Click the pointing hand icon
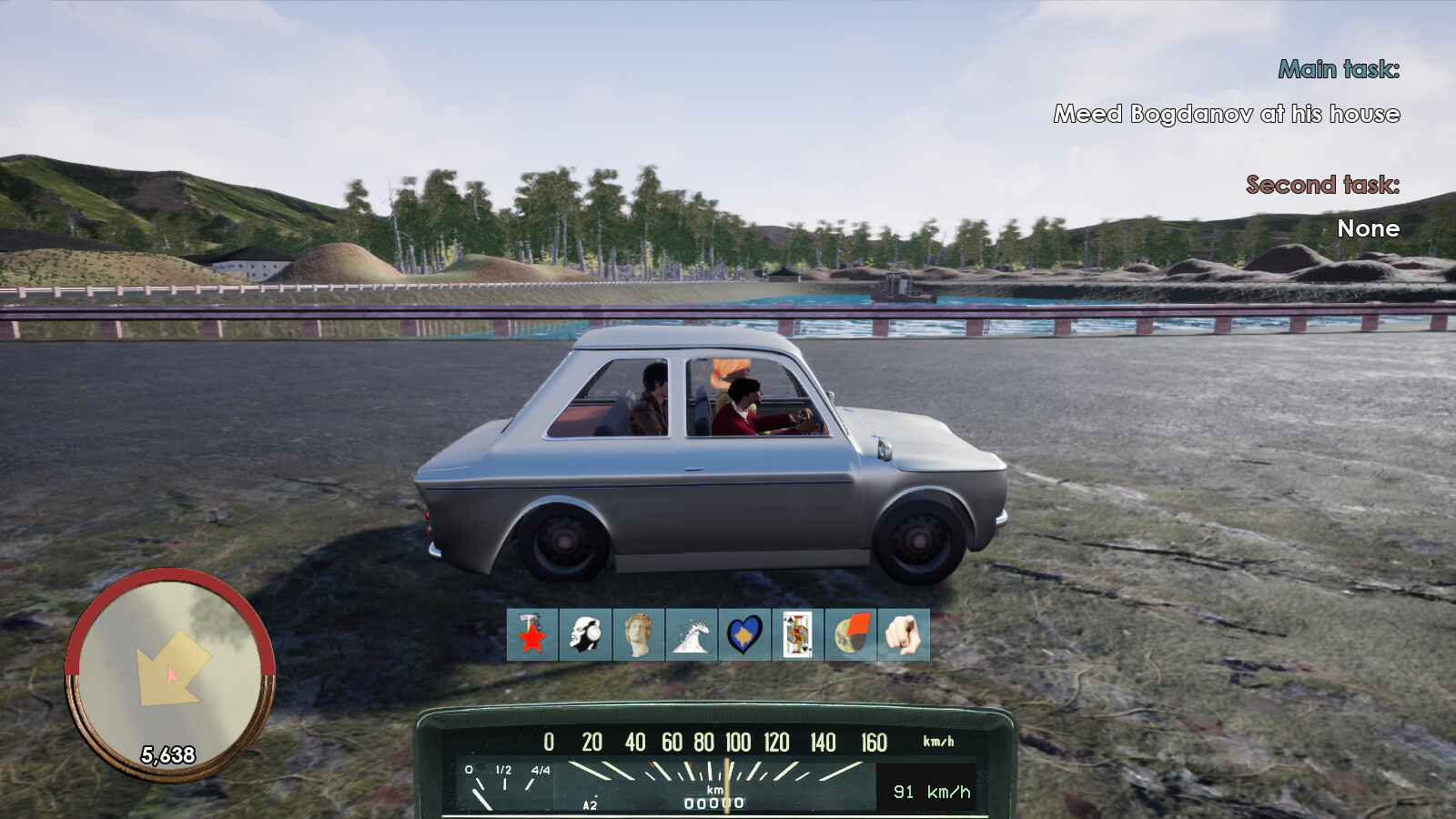Screen dimensions: 1456x819 (x=904, y=634)
